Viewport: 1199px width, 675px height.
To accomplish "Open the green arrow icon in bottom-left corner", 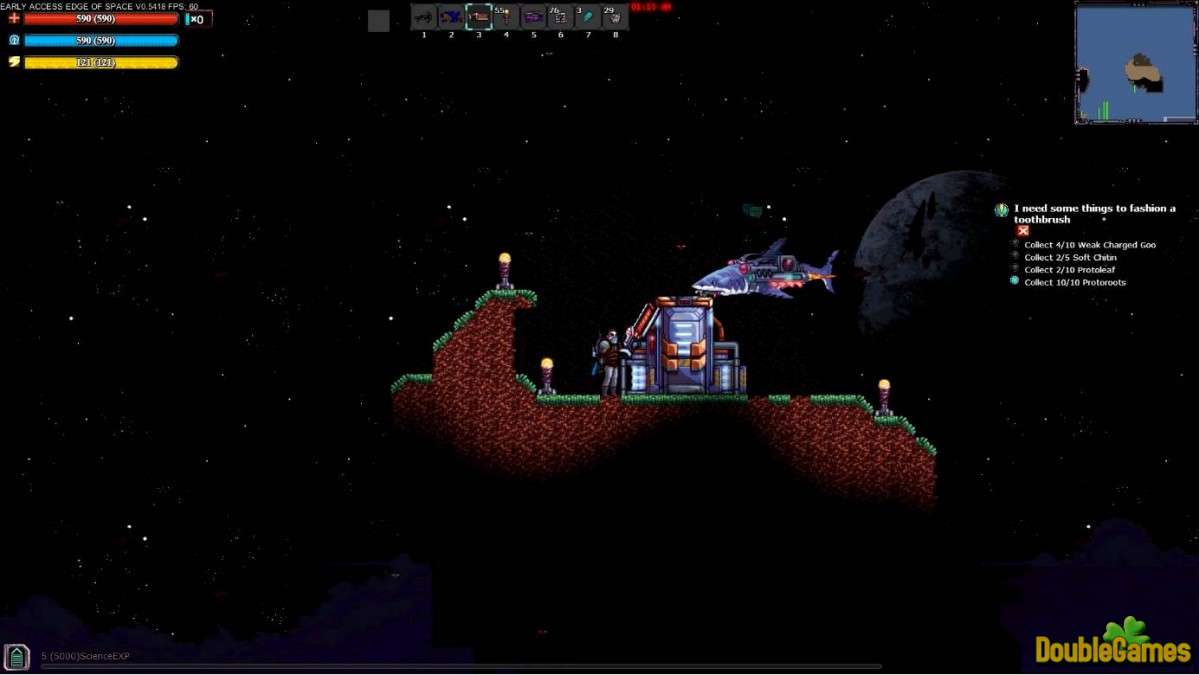I will (x=16, y=656).
